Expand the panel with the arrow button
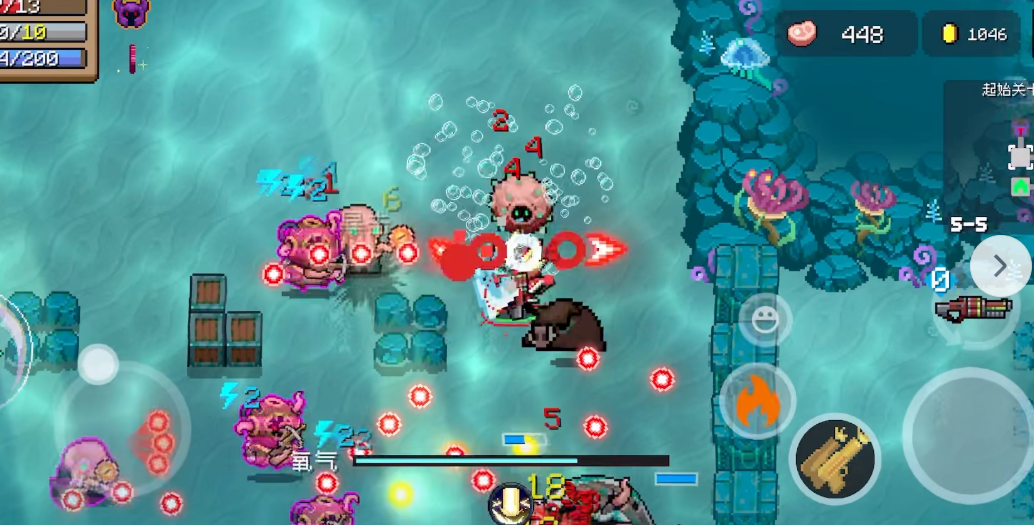The width and height of the screenshot is (1034, 525). 999,266
